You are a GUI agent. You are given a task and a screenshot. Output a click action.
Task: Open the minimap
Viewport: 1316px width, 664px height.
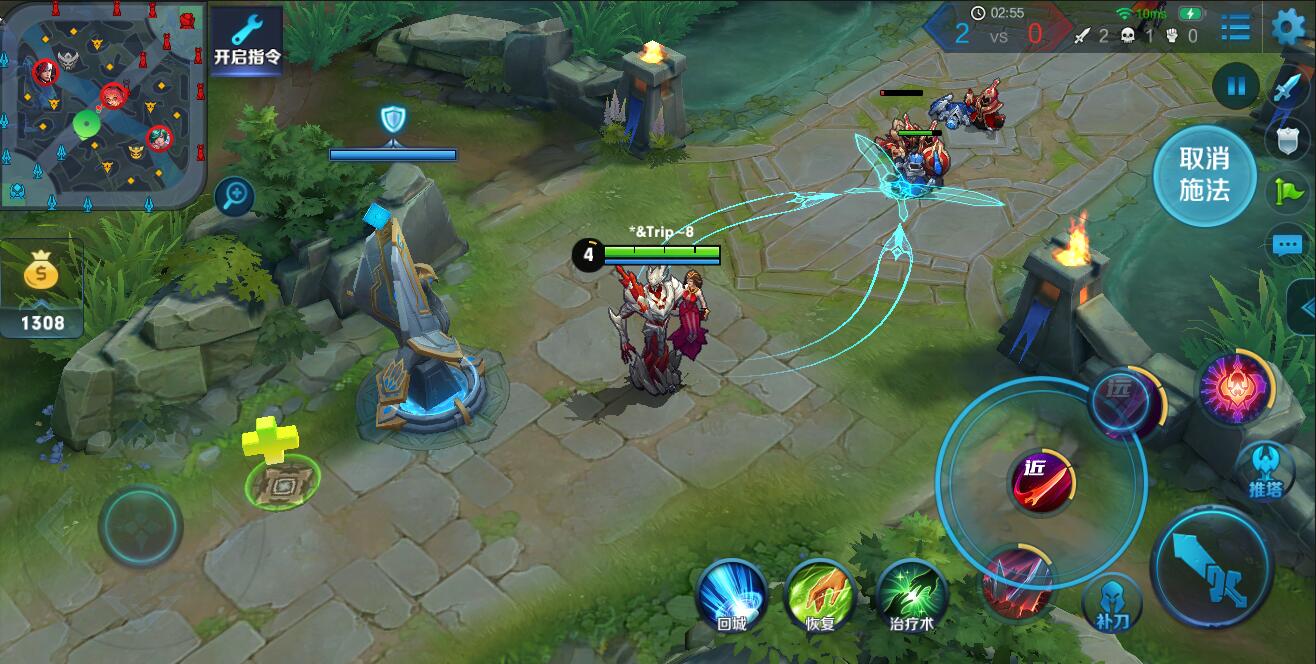(103, 103)
